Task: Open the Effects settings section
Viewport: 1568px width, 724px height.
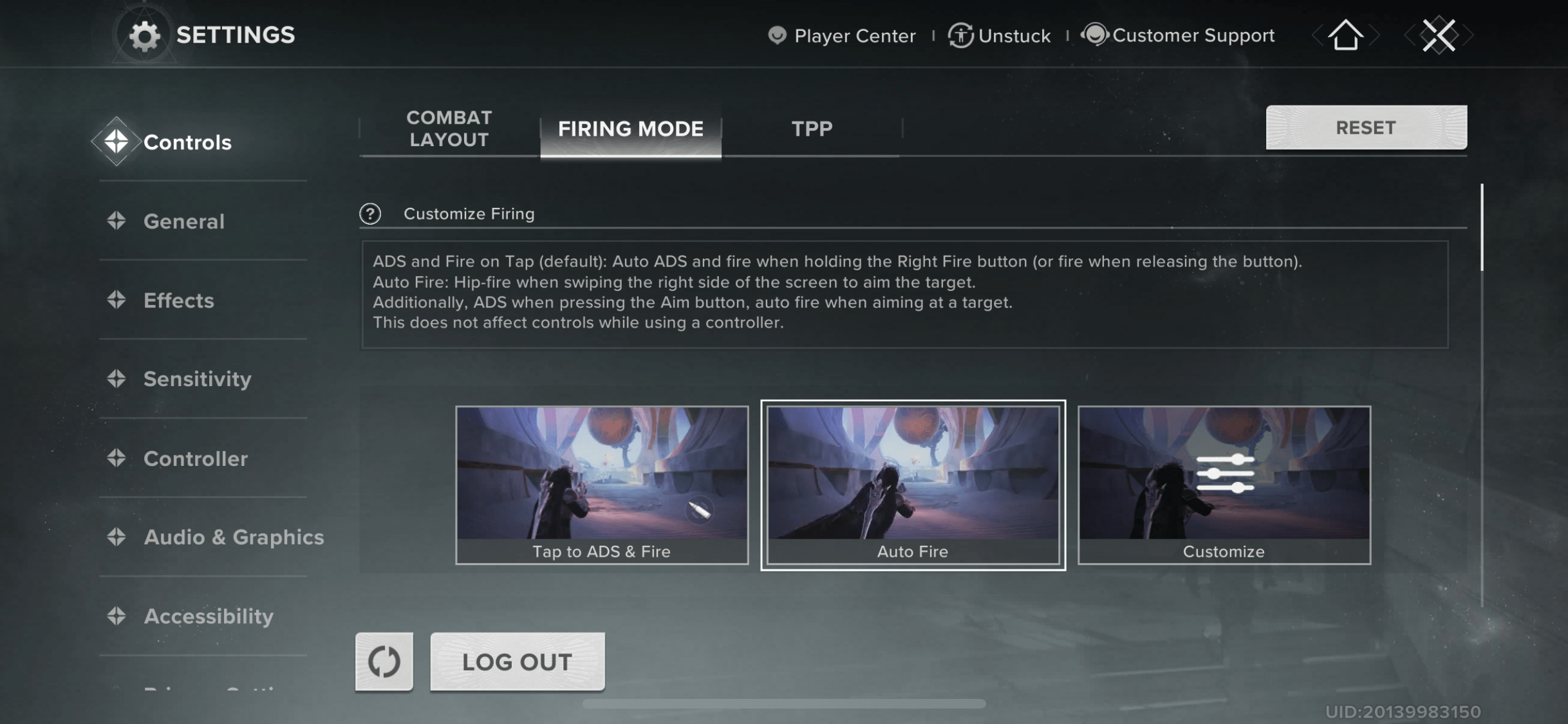Action: click(178, 301)
